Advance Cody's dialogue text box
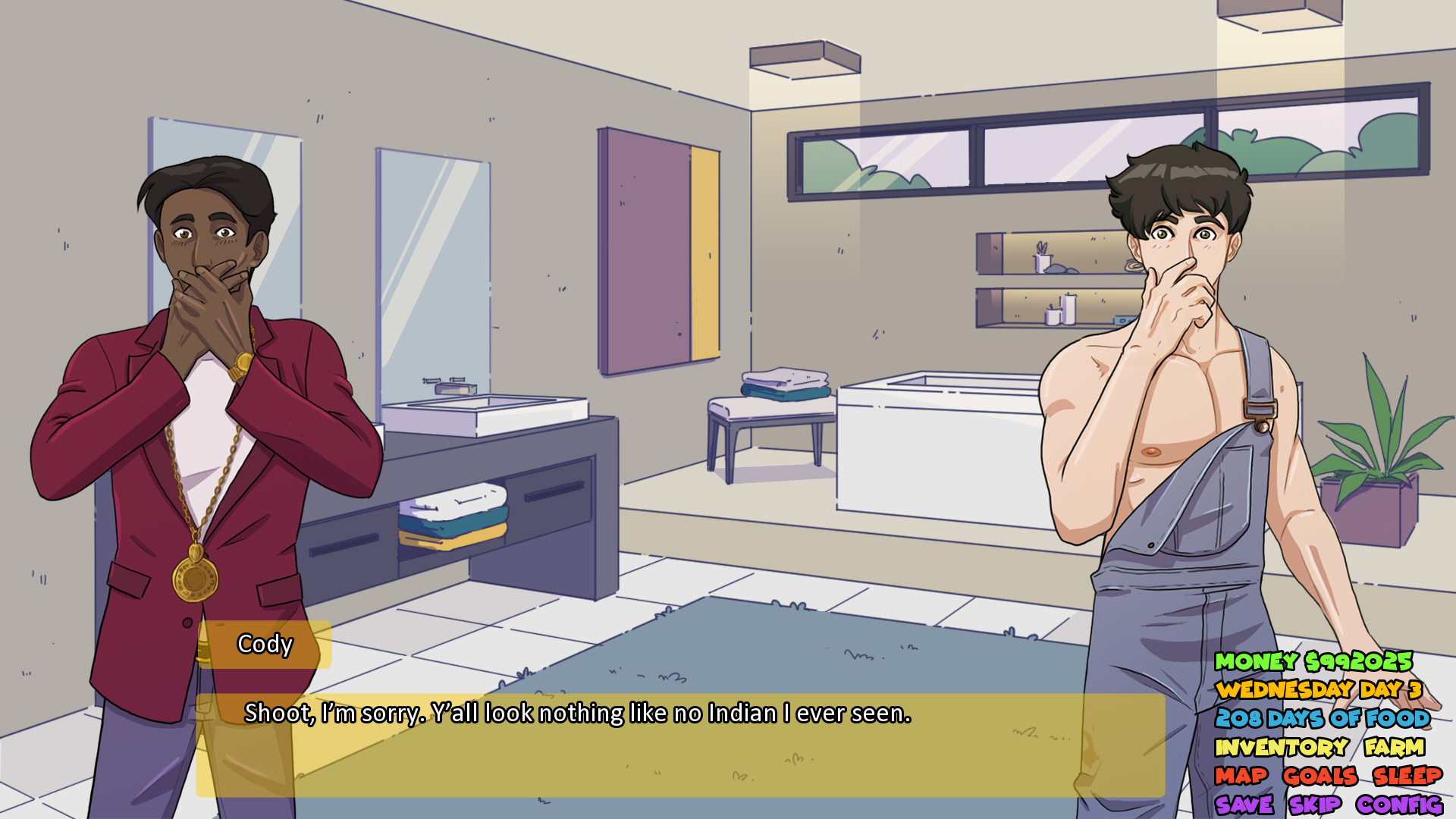Viewport: 1456px width, 819px height. pyautogui.click(x=679, y=745)
